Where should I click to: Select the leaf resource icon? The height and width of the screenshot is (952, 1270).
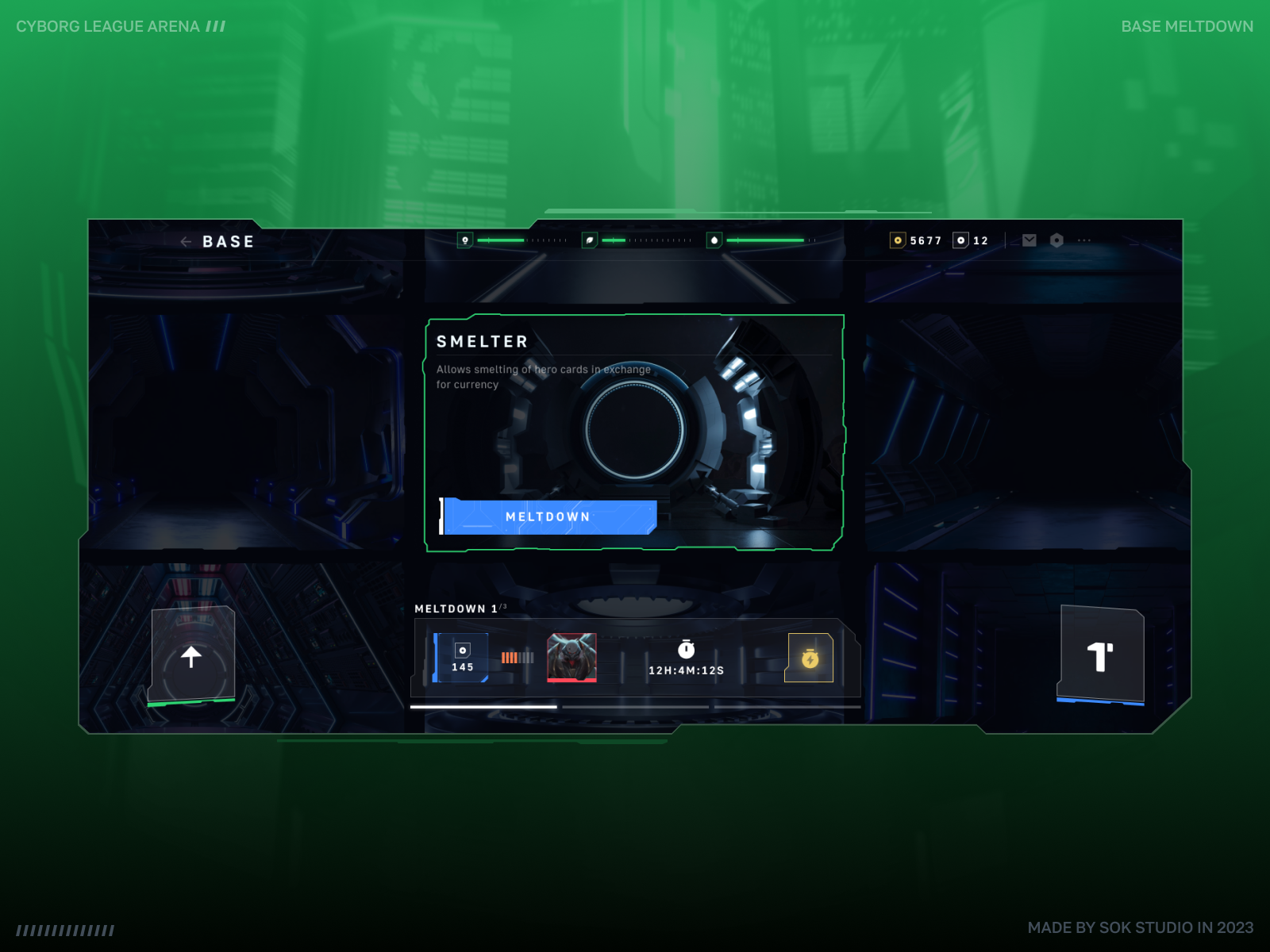click(589, 240)
